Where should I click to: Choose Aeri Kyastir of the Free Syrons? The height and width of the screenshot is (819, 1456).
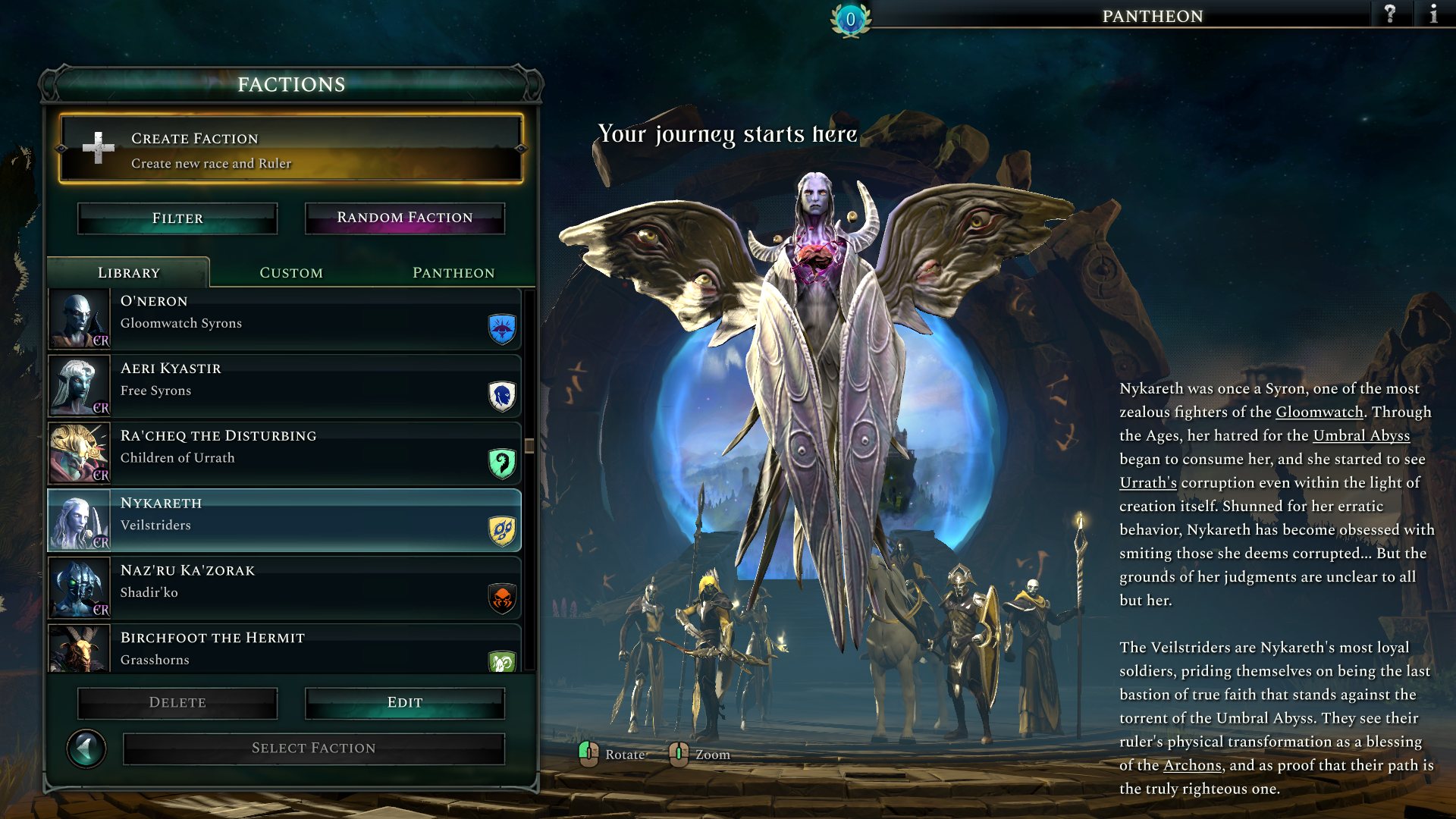pyautogui.click(x=285, y=386)
